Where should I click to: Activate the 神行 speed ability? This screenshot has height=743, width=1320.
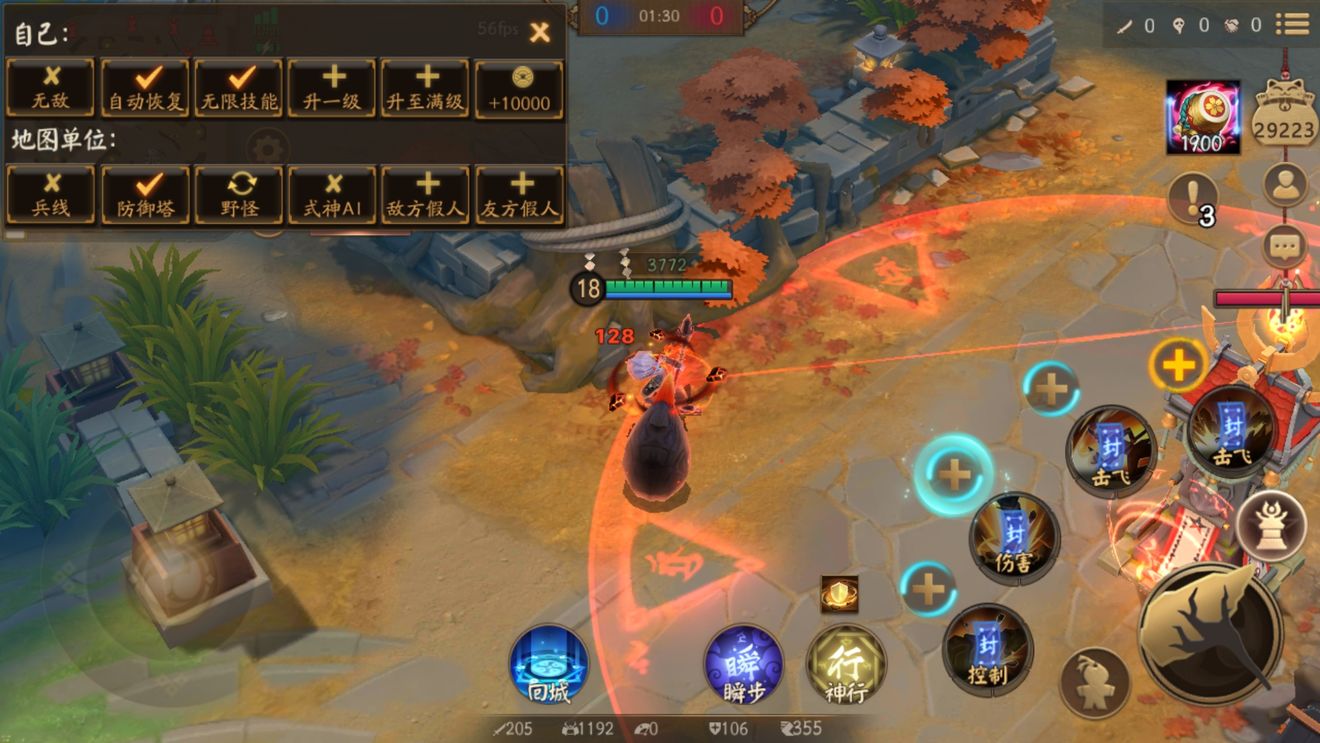click(x=845, y=664)
